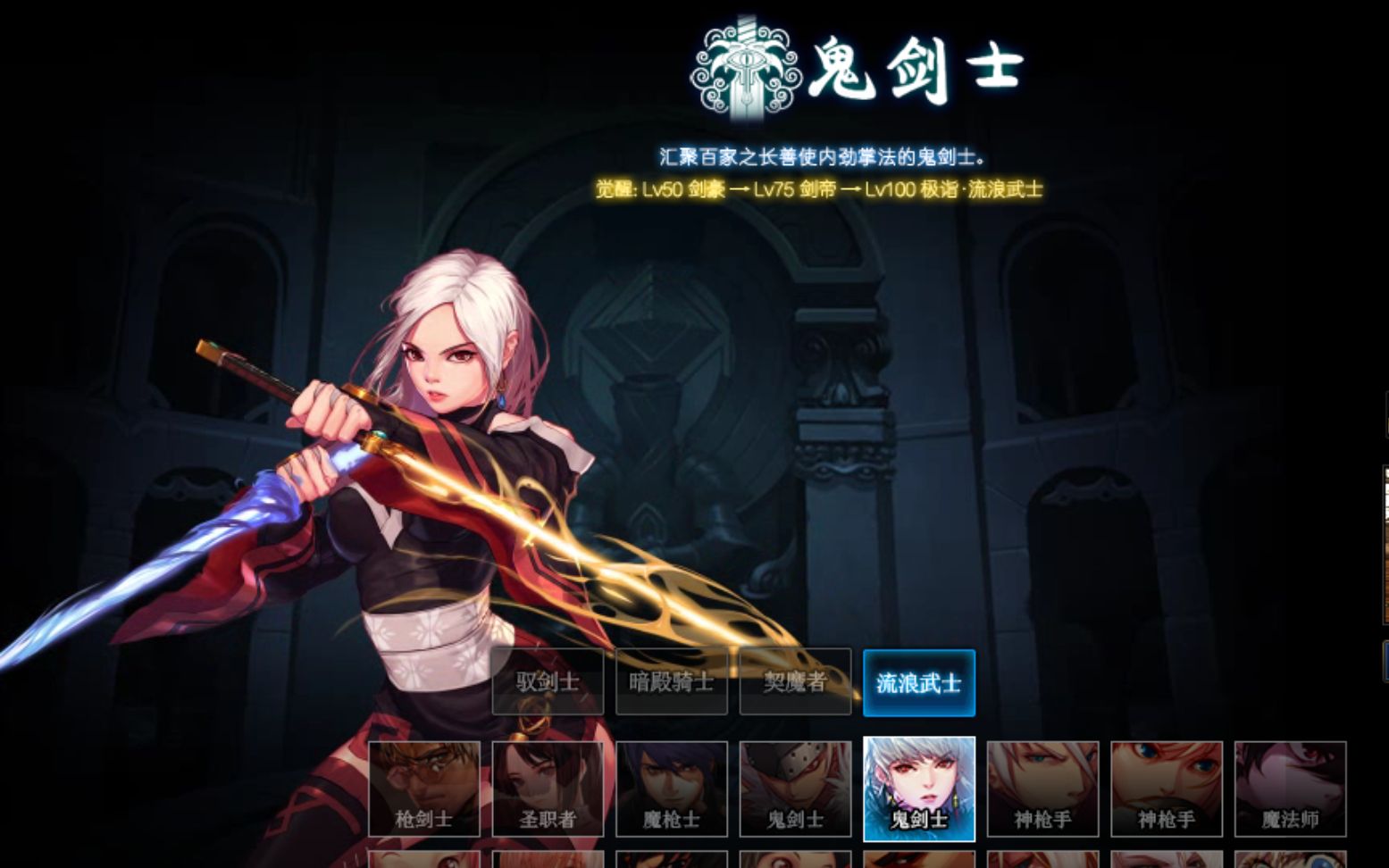Select the 枪剑士 class portrait

424,789
